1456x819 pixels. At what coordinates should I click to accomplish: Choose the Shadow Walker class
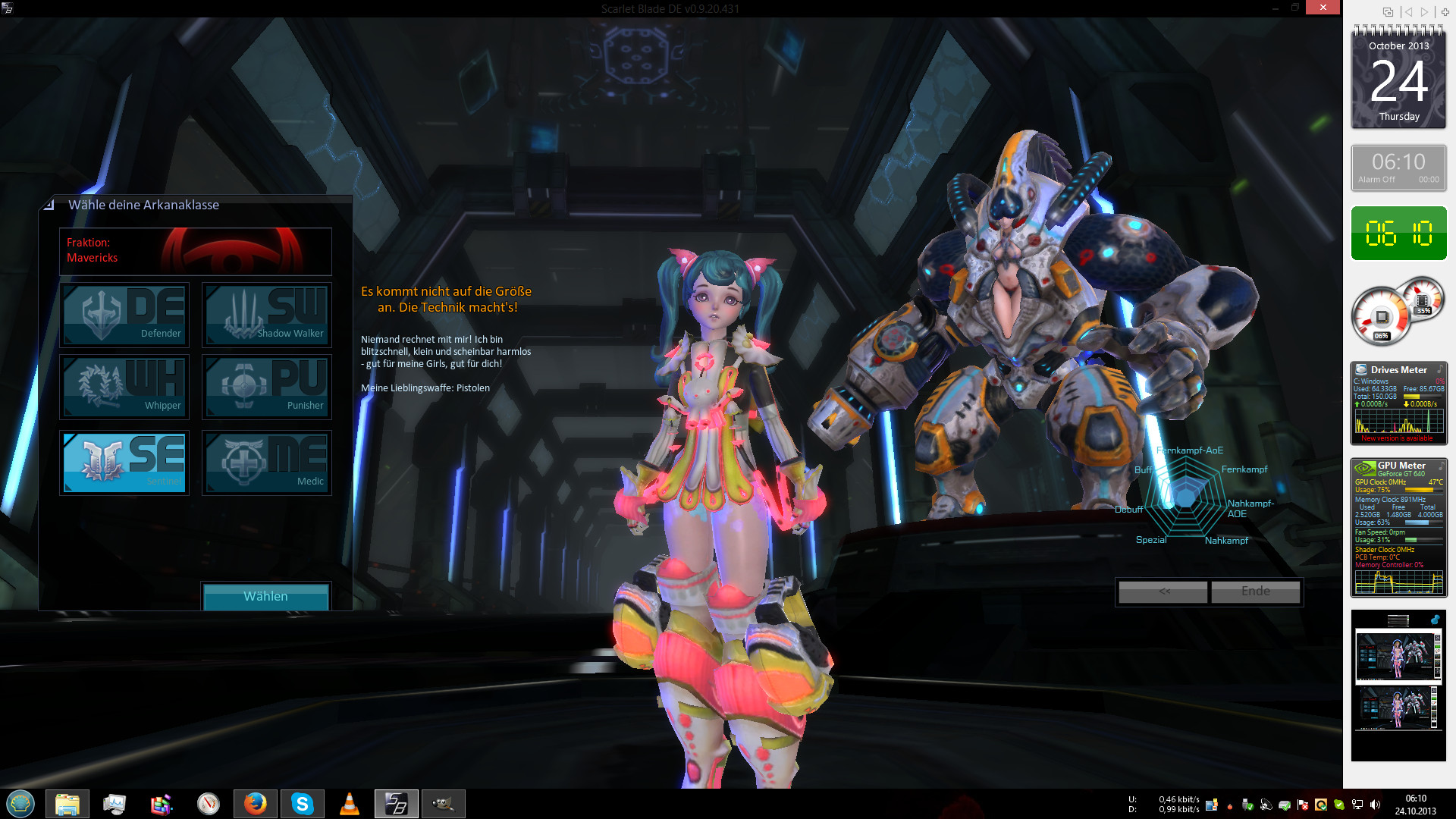point(267,315)
